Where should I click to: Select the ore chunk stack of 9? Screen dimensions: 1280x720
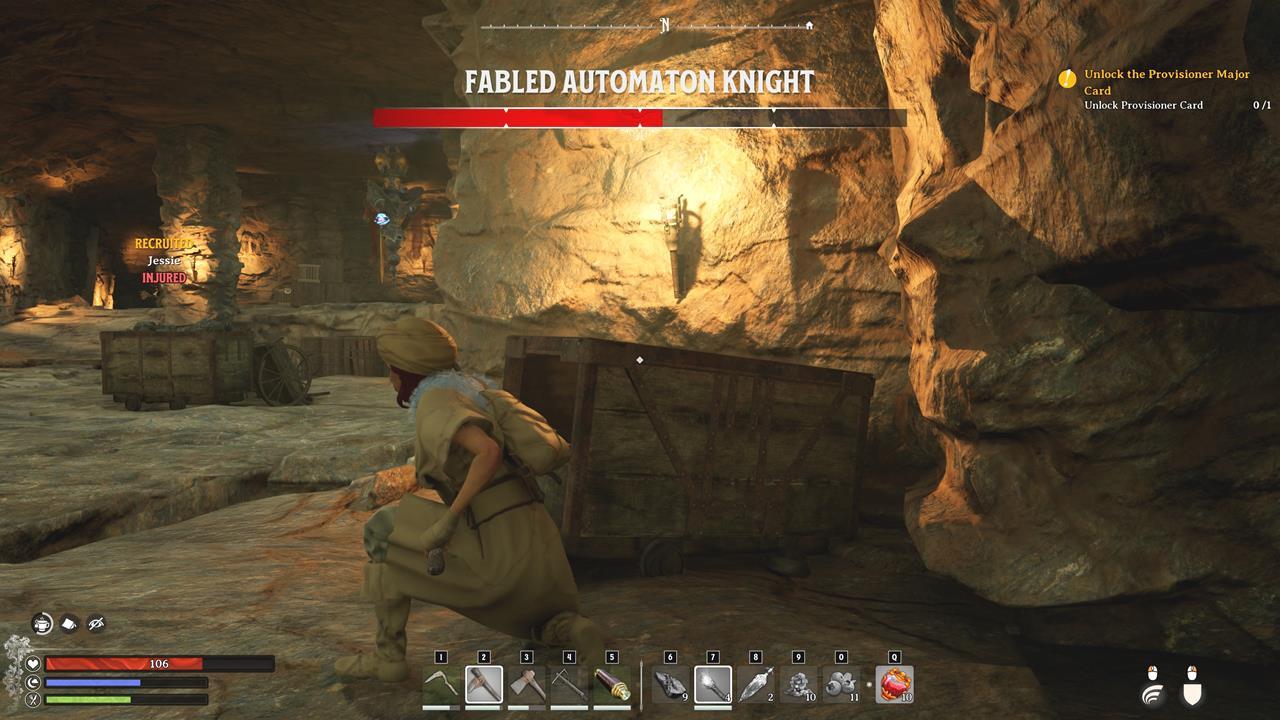pos(670,685)
